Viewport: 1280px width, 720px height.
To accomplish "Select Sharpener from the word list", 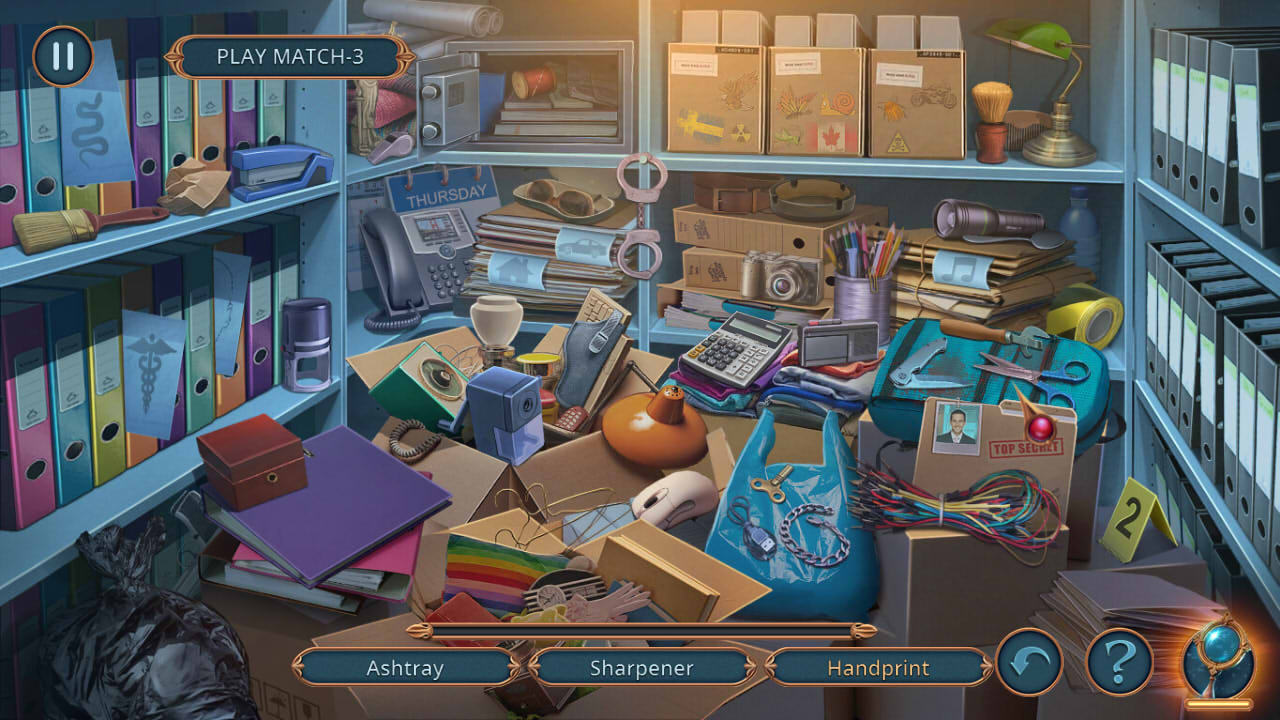I will [643, 668].
